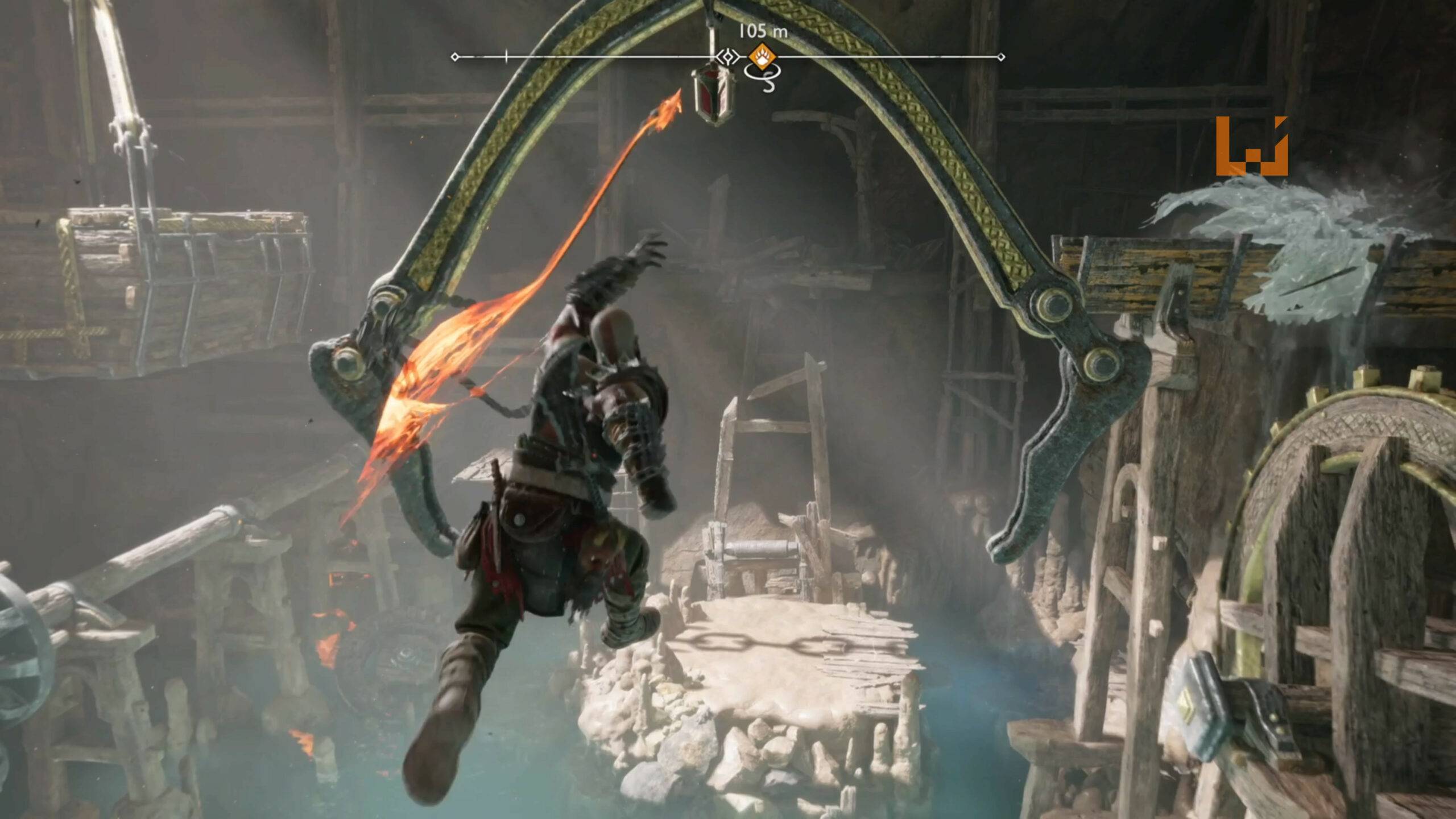This screenshot has width=1456, height=819.
Task: Click the small tick mark on the compass bar
Action: pos(505,56)
